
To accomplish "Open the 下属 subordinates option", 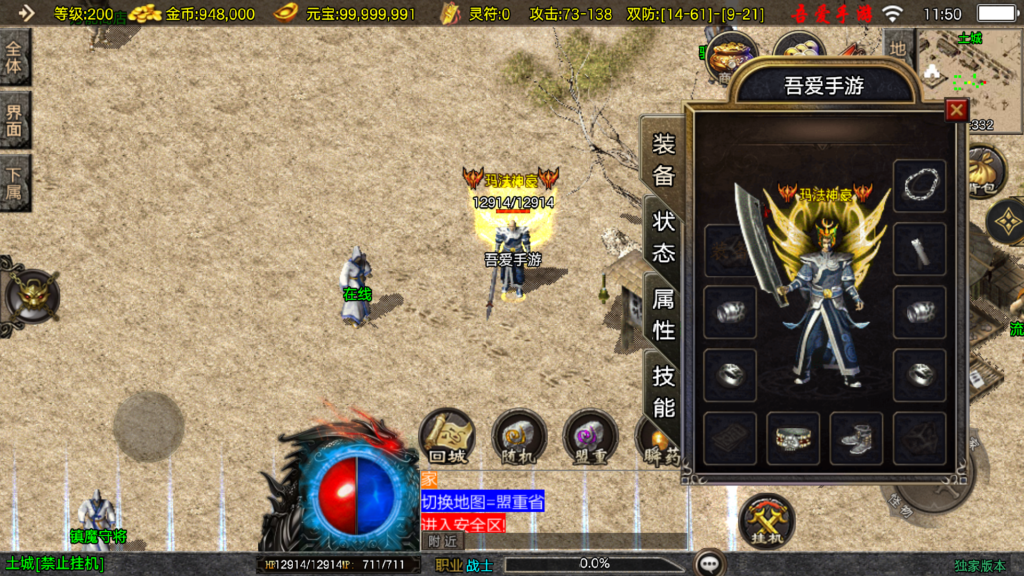I will point(15,181).
